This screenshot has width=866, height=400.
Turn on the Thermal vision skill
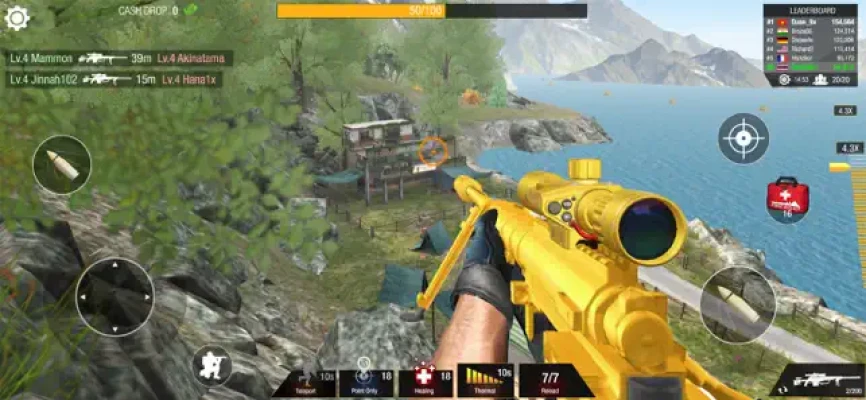point(484,382)
